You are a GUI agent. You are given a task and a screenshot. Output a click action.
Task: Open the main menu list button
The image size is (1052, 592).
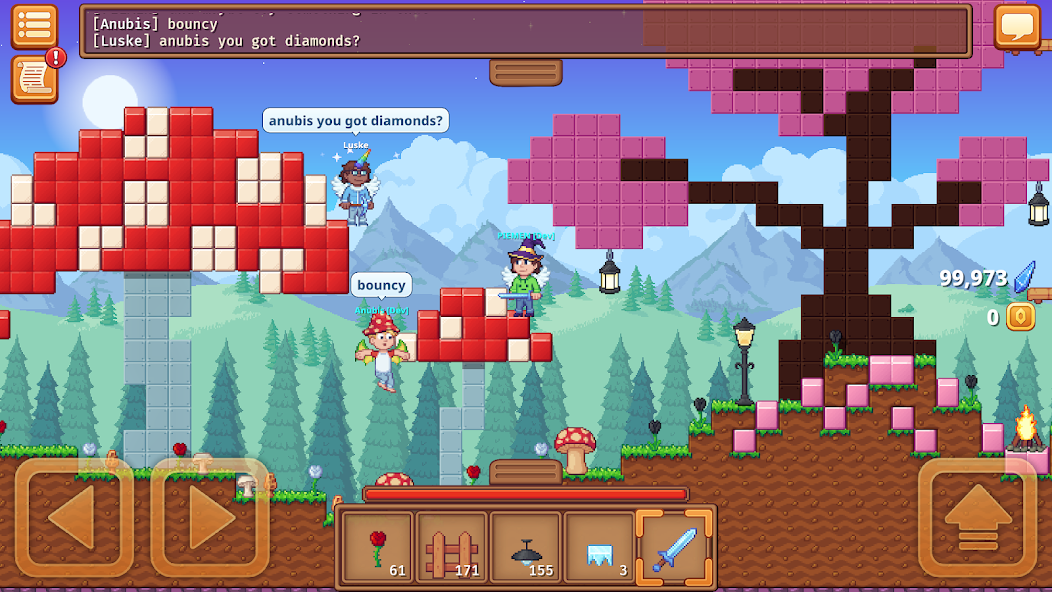coord(34,26)
